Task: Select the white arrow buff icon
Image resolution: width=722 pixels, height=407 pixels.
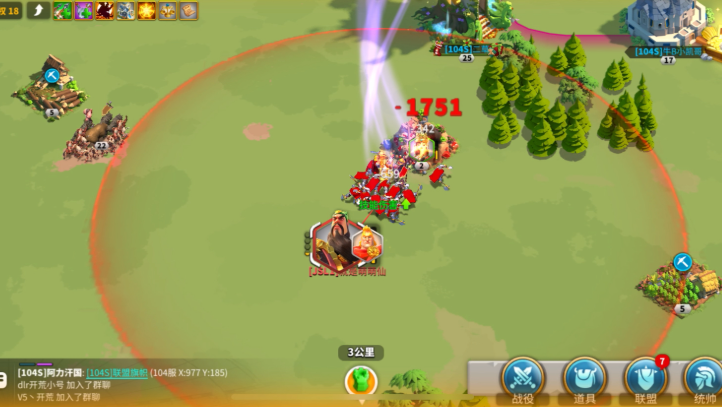Action: [x=39, y=11]
